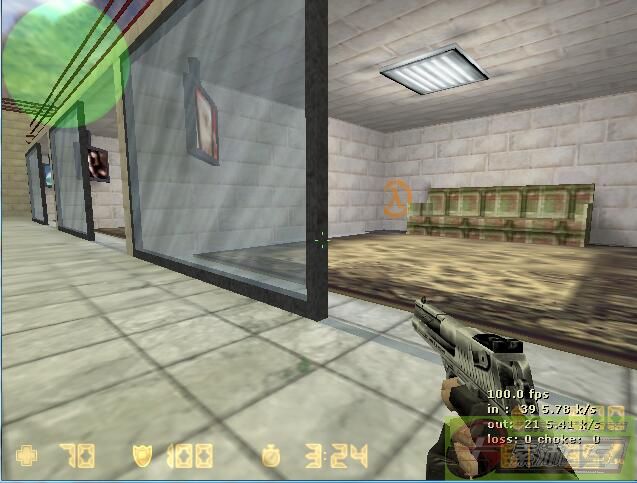Screen dimensions: 637x483
Task: Click the armor shield icon
Action: point(142,457)
